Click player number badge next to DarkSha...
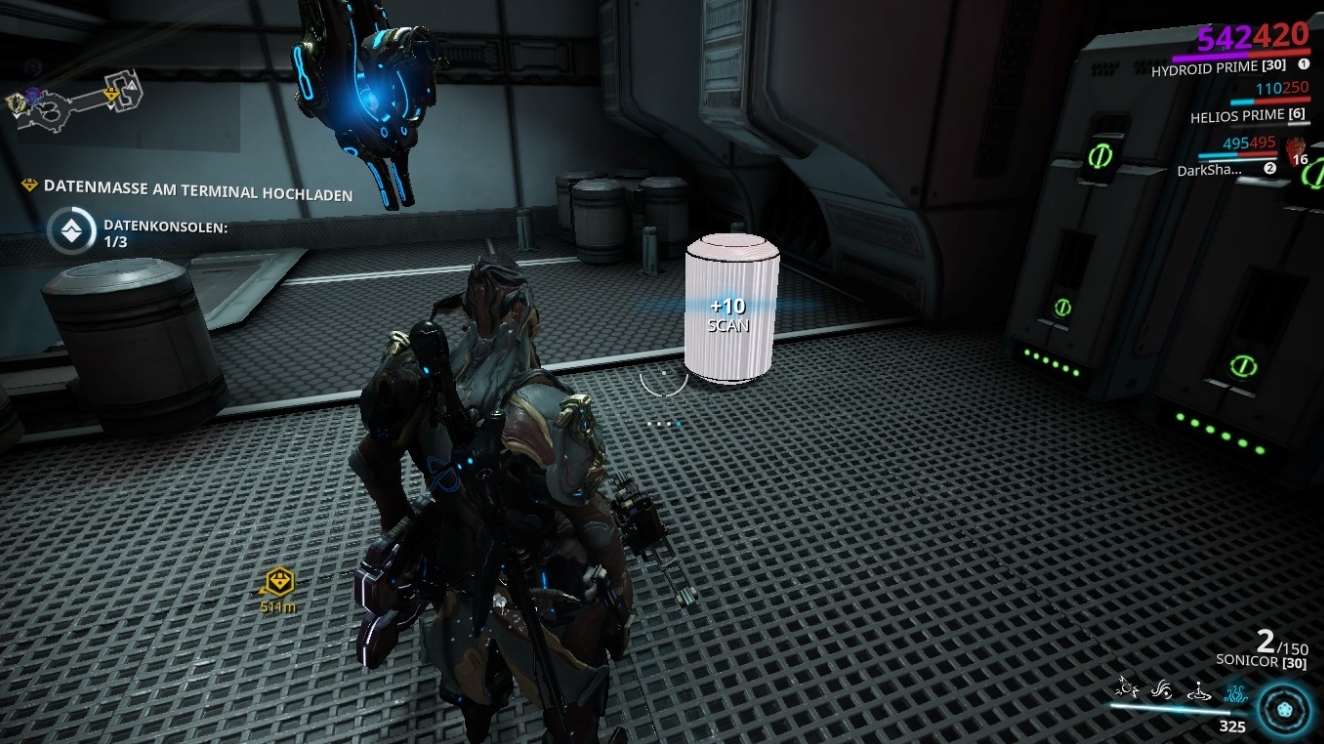The width and height of the screenshot is (1324, 744). pyautogui.click(x=1270, y=168)
